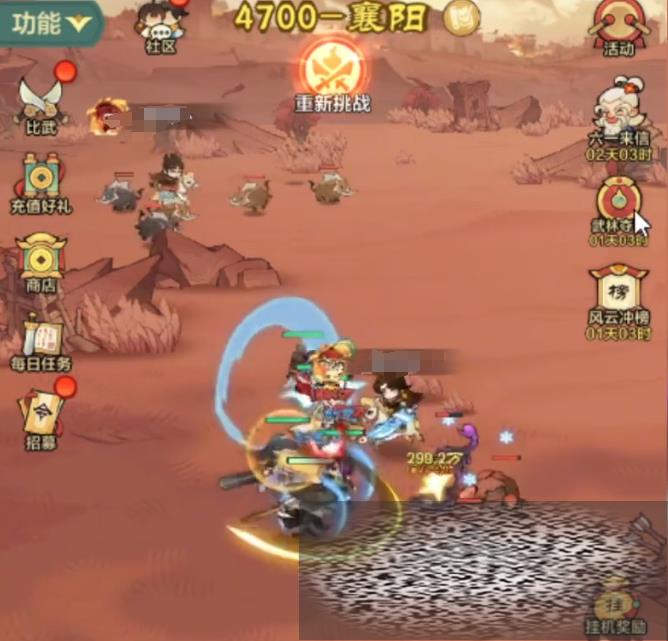Viewport: 668px width, 641px height.
Task: Click the gold scroll icon beside 襄阳
Action: (461, 17)
